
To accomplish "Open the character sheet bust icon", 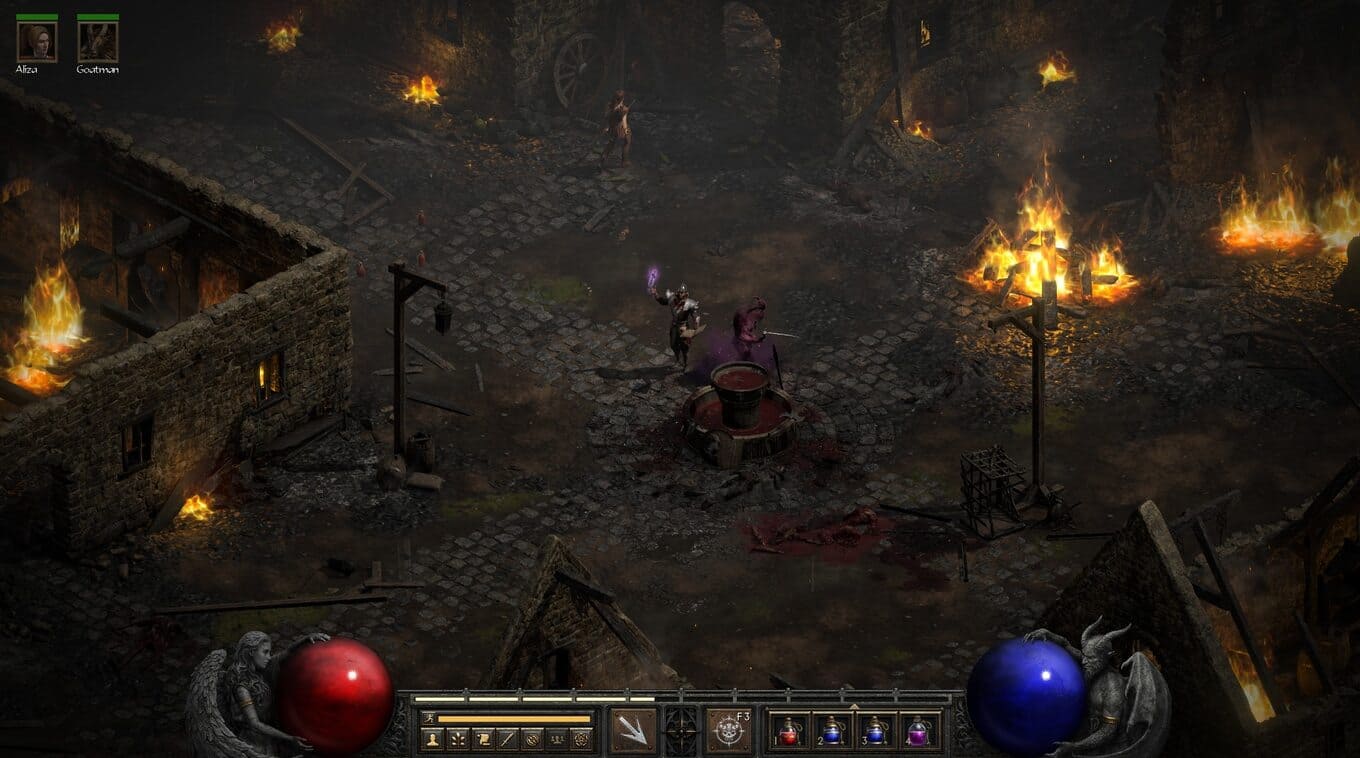I will (x=432, y=739).
